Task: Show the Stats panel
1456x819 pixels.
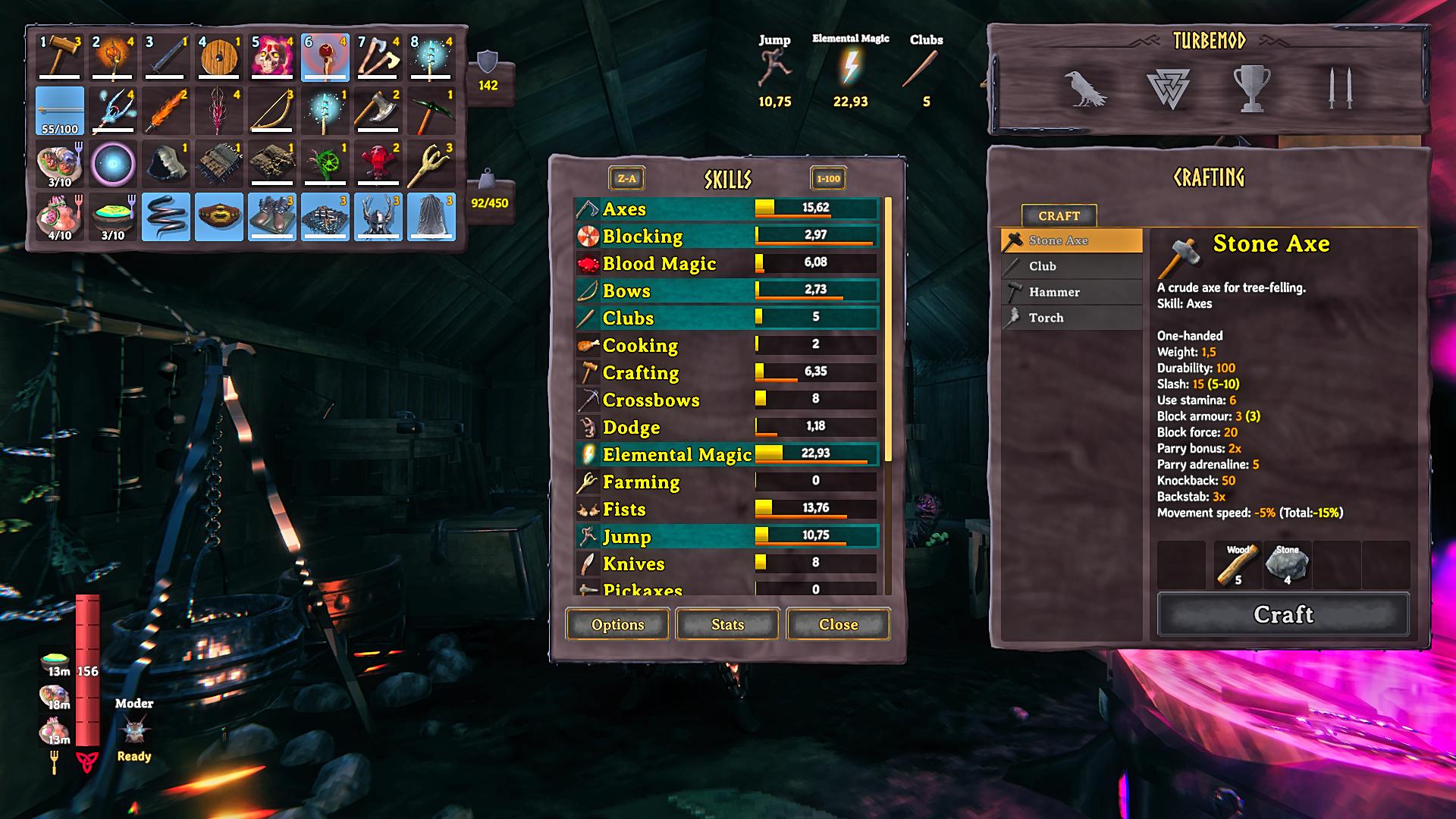Action: click(x=727, y=624)
